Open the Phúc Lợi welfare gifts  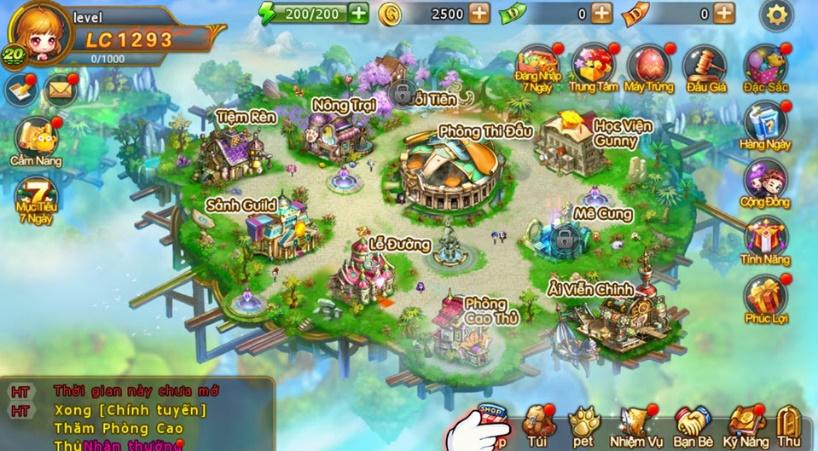click(x=766, y=298)
